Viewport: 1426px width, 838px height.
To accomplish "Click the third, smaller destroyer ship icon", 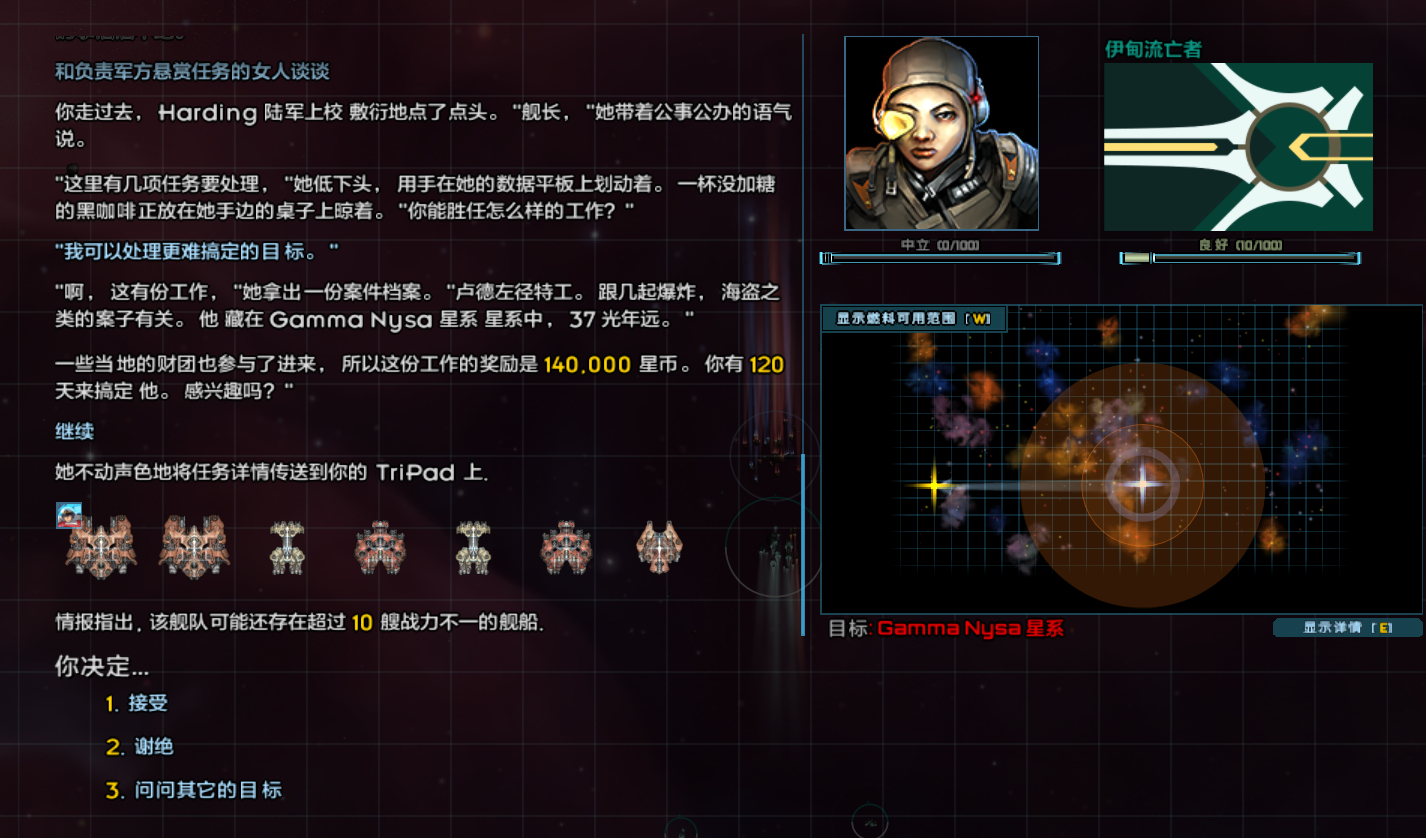I will click(x=287, y=547).
